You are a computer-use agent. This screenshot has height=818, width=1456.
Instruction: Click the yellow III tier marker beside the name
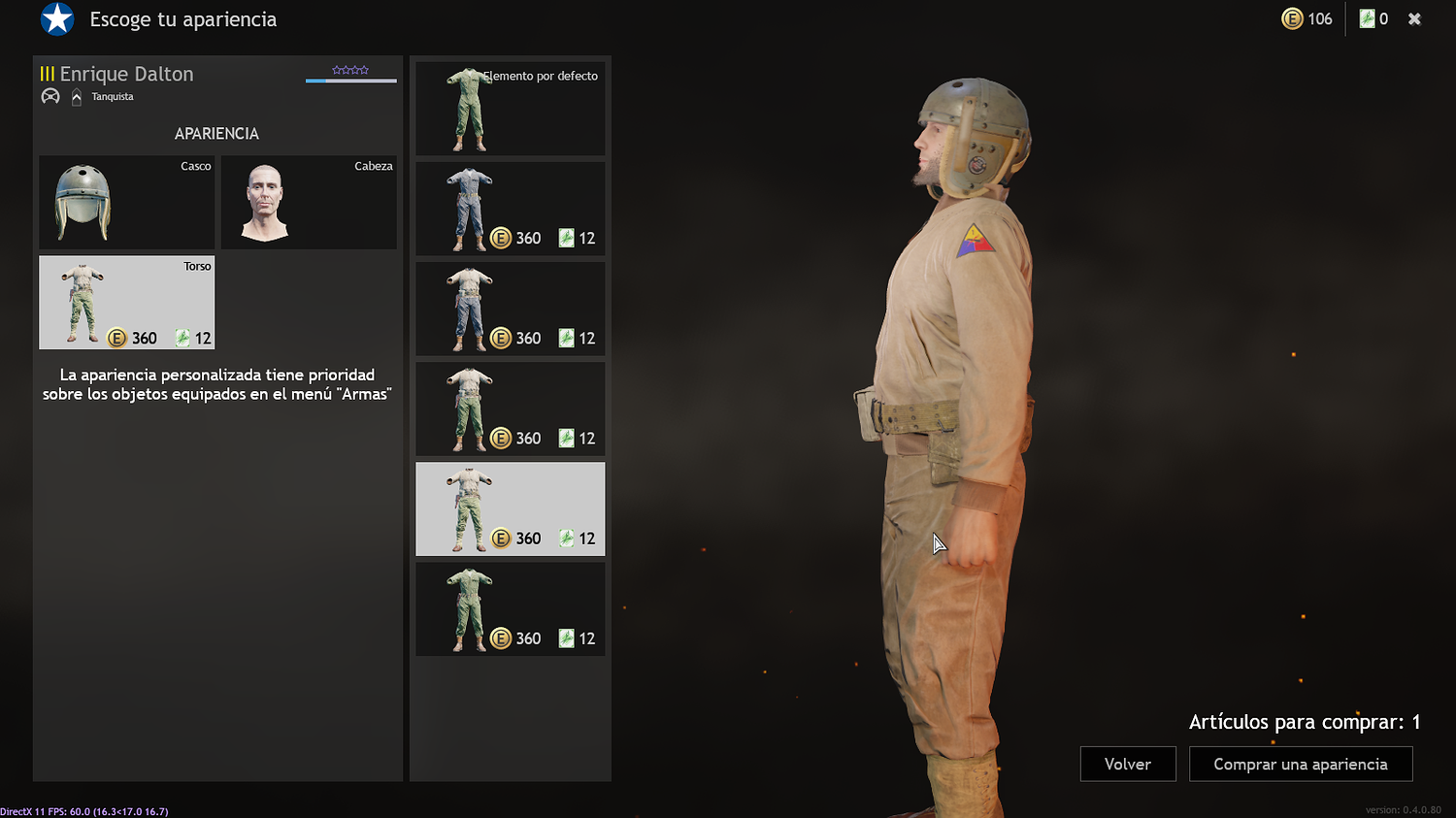tap(49, 73)
